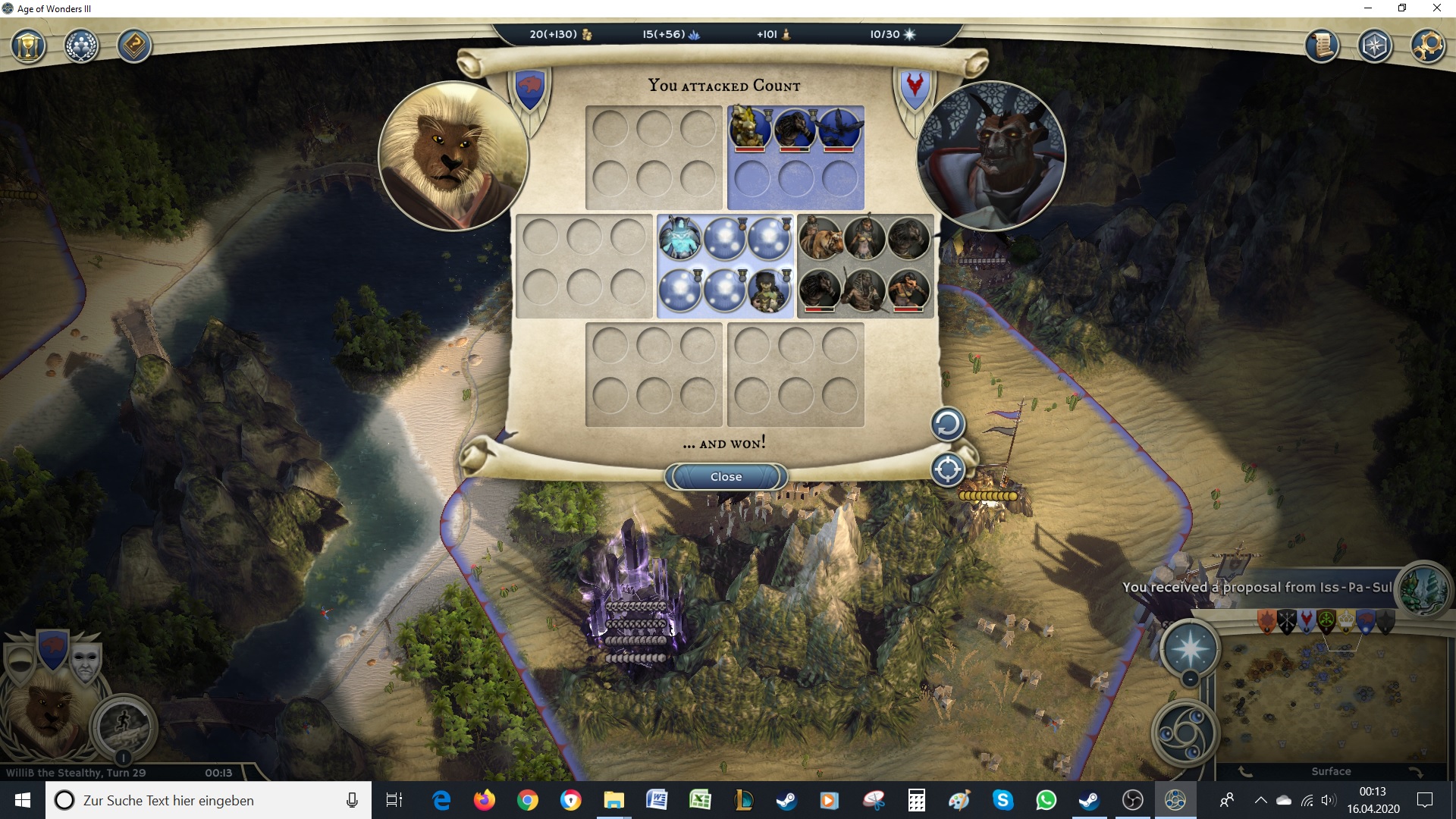Close the Age of Wonders III window

coord(1436,8)
